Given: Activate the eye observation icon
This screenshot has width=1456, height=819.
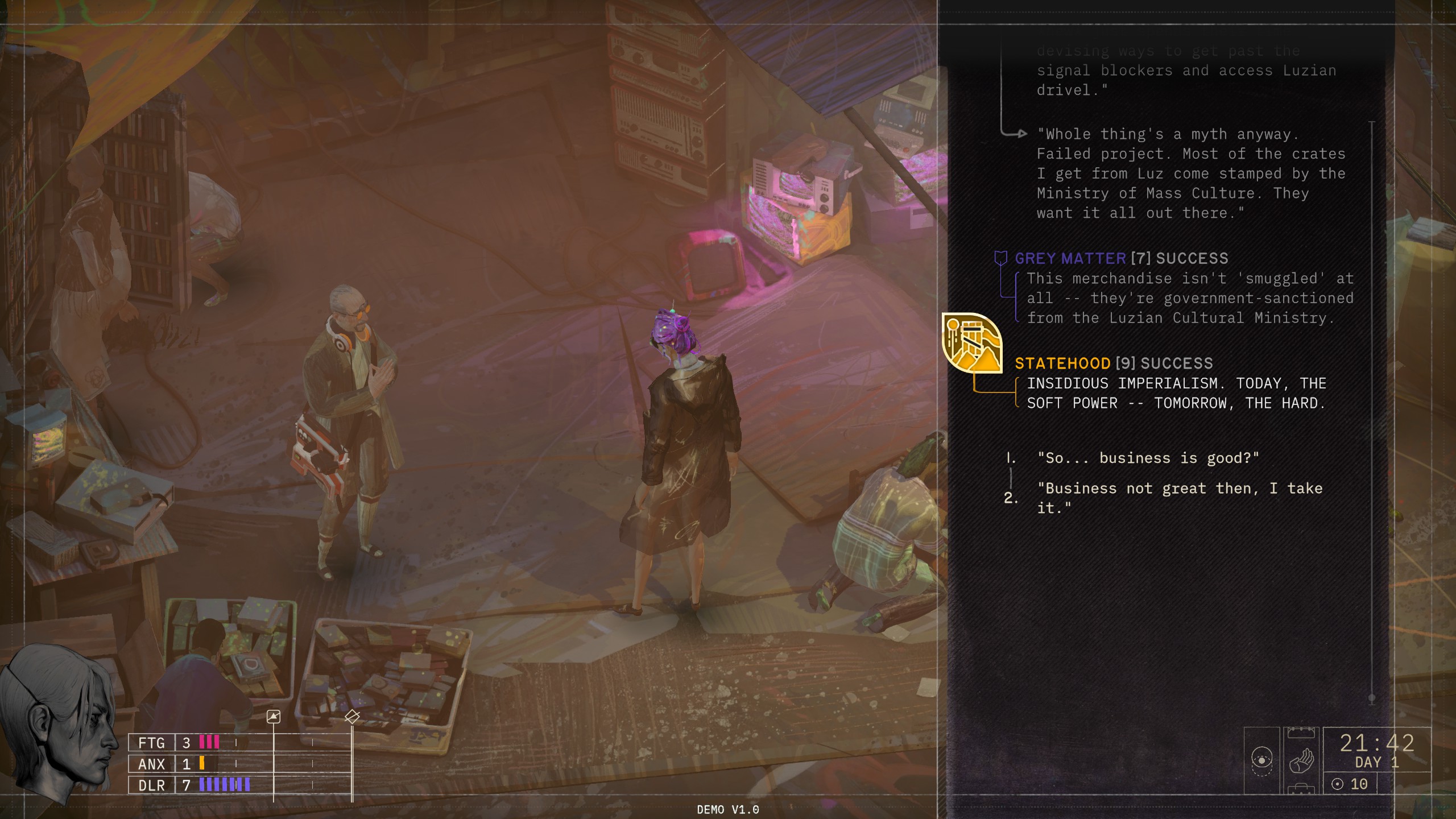Looking at the screenshot, I should (1261, 760).
